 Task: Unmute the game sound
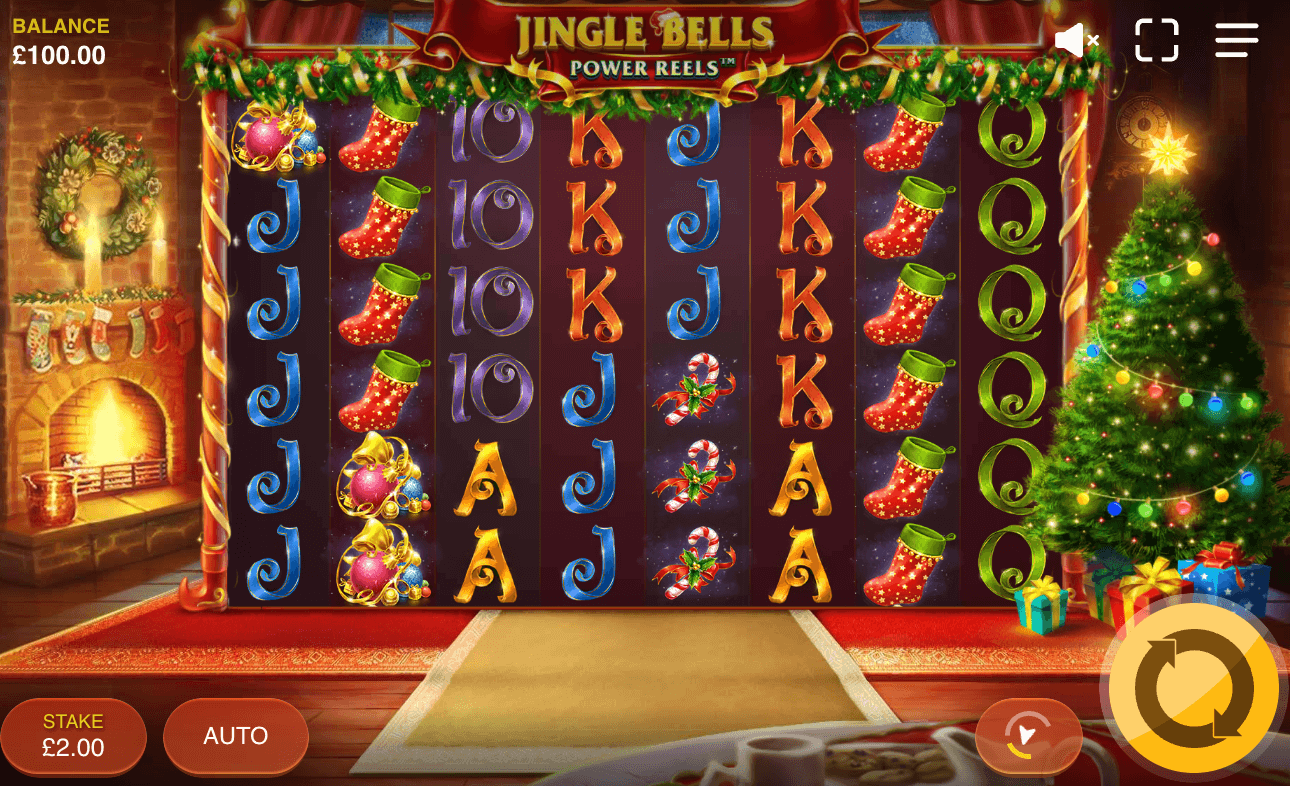pos(1077,39)
